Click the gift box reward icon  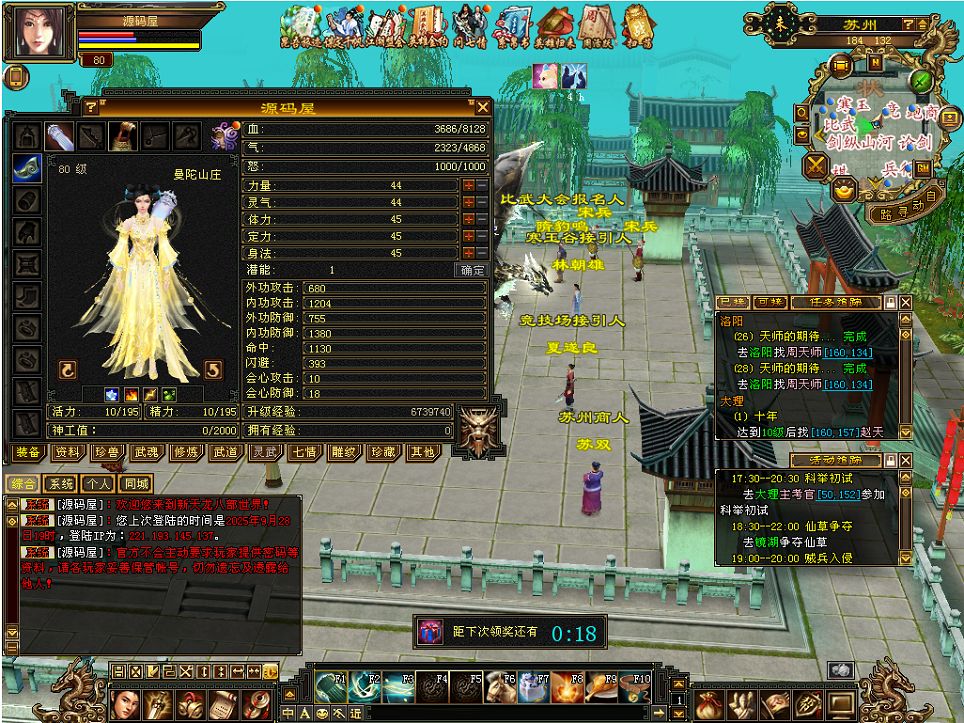pos(430,631)
